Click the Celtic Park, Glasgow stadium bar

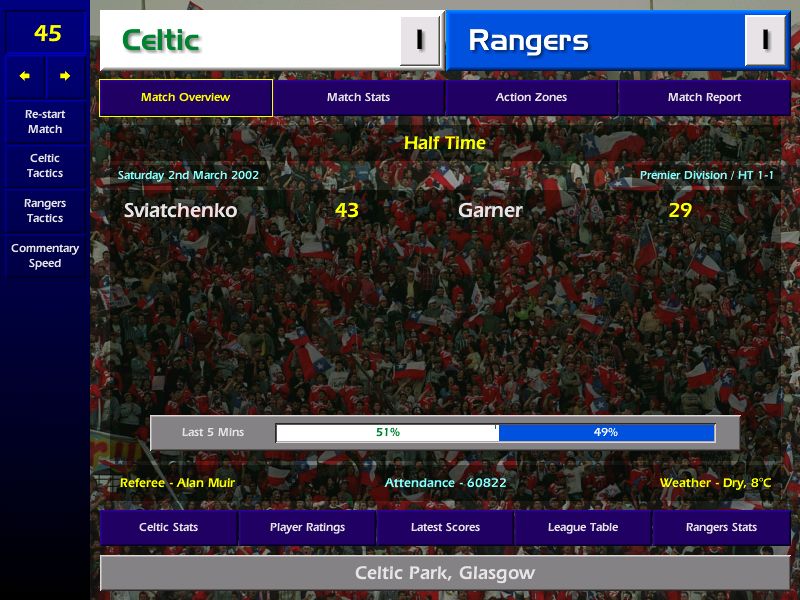tap(445, 574)
